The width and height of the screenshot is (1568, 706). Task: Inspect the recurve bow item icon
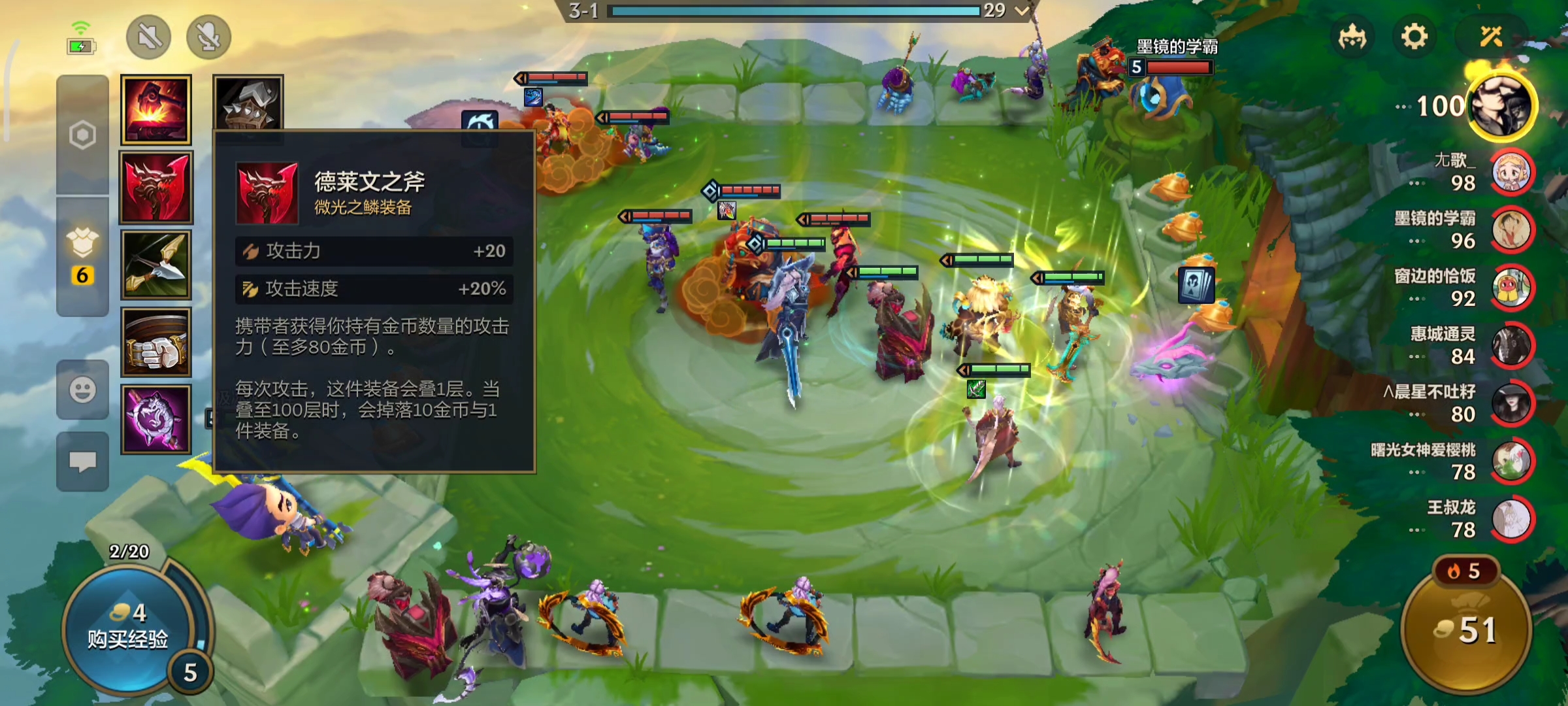[x=155, y=265]
